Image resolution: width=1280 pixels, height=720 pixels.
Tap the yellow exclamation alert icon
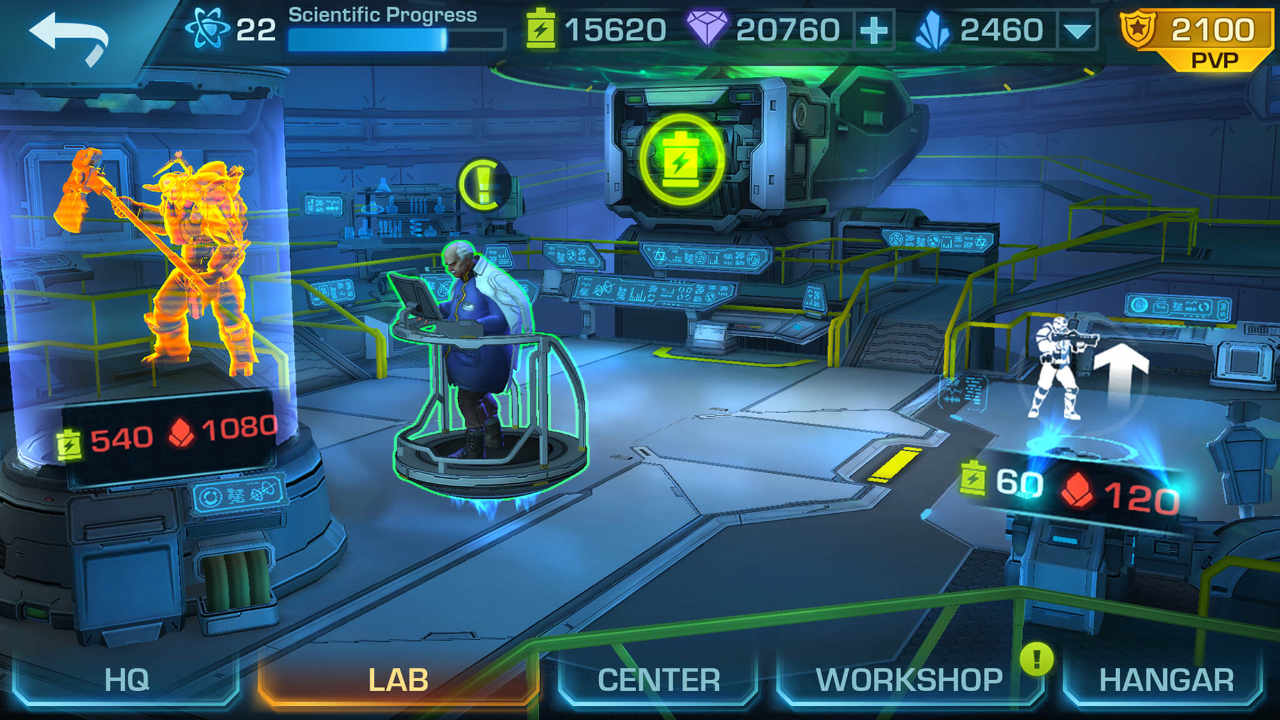point(484,184)
